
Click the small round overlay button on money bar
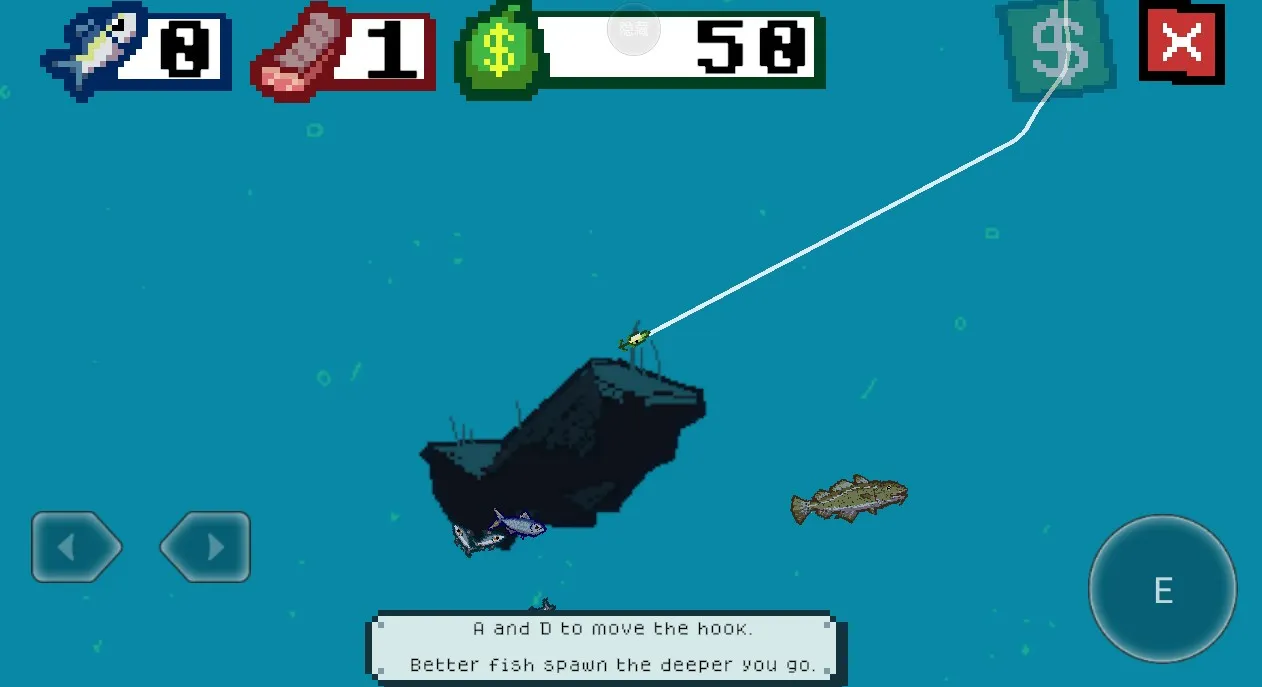click(634, 29)
